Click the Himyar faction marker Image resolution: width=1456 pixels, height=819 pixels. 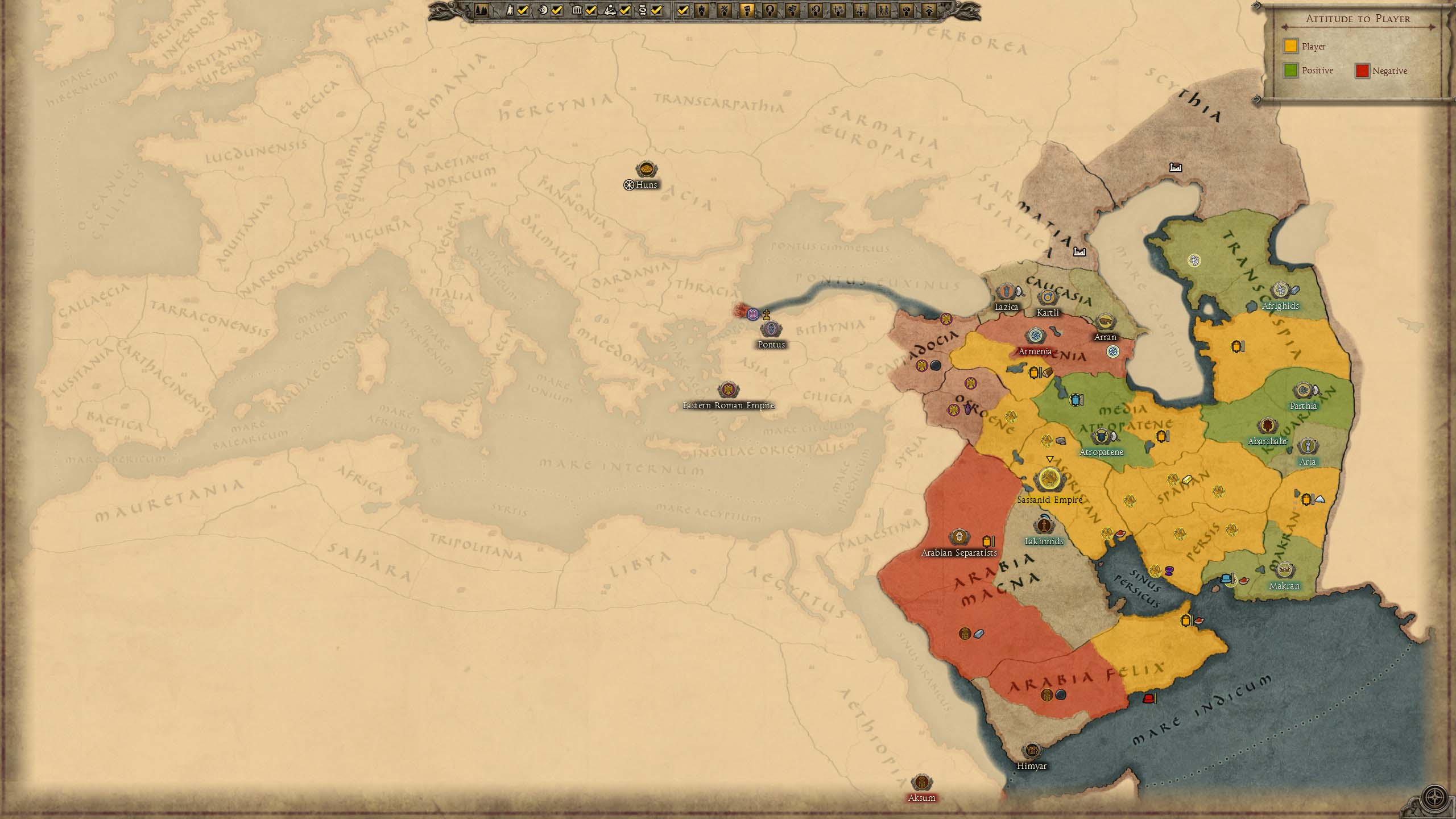(1031, 751)
